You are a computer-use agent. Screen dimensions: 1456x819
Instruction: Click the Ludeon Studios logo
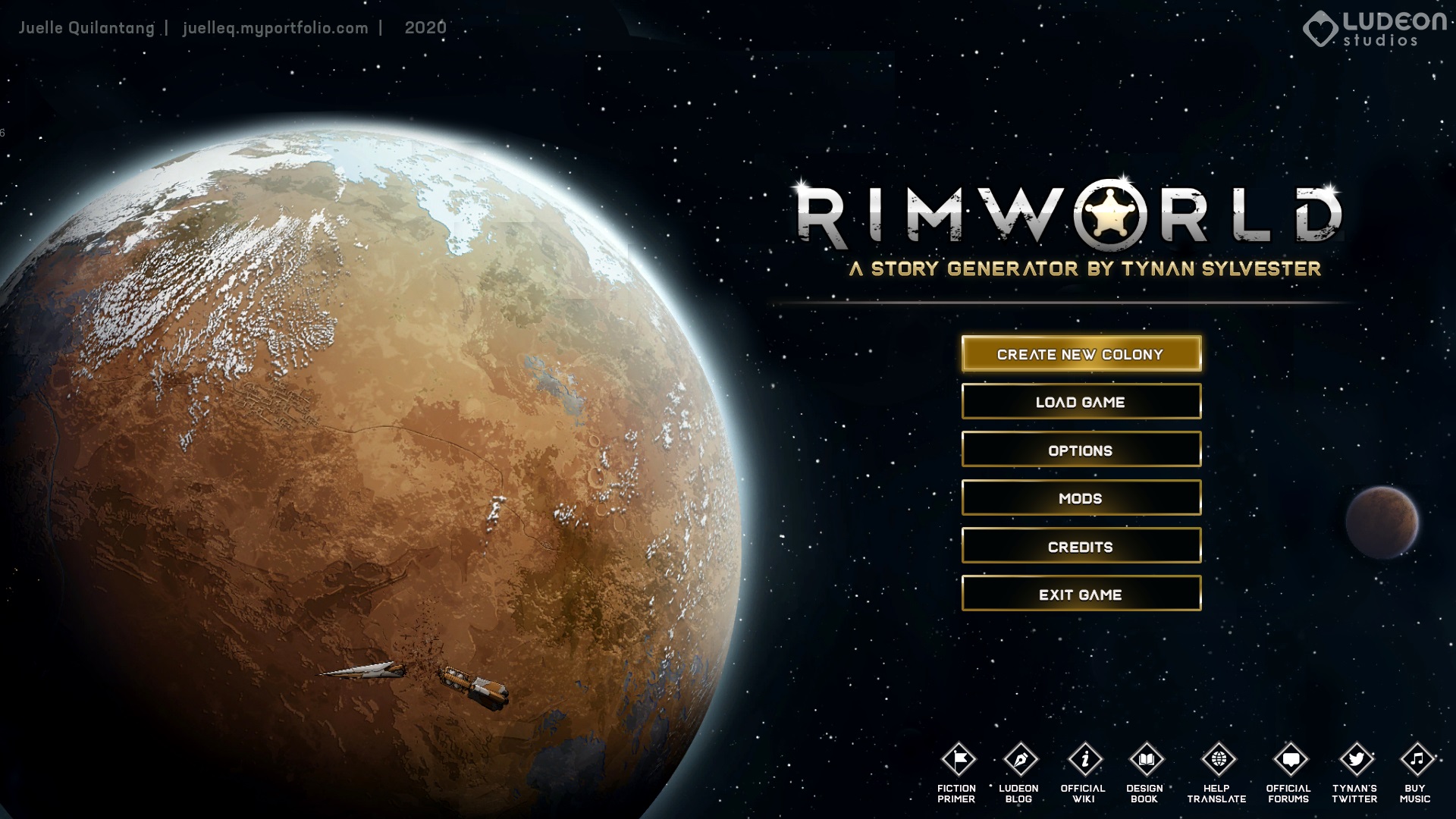click(1374, 29)
